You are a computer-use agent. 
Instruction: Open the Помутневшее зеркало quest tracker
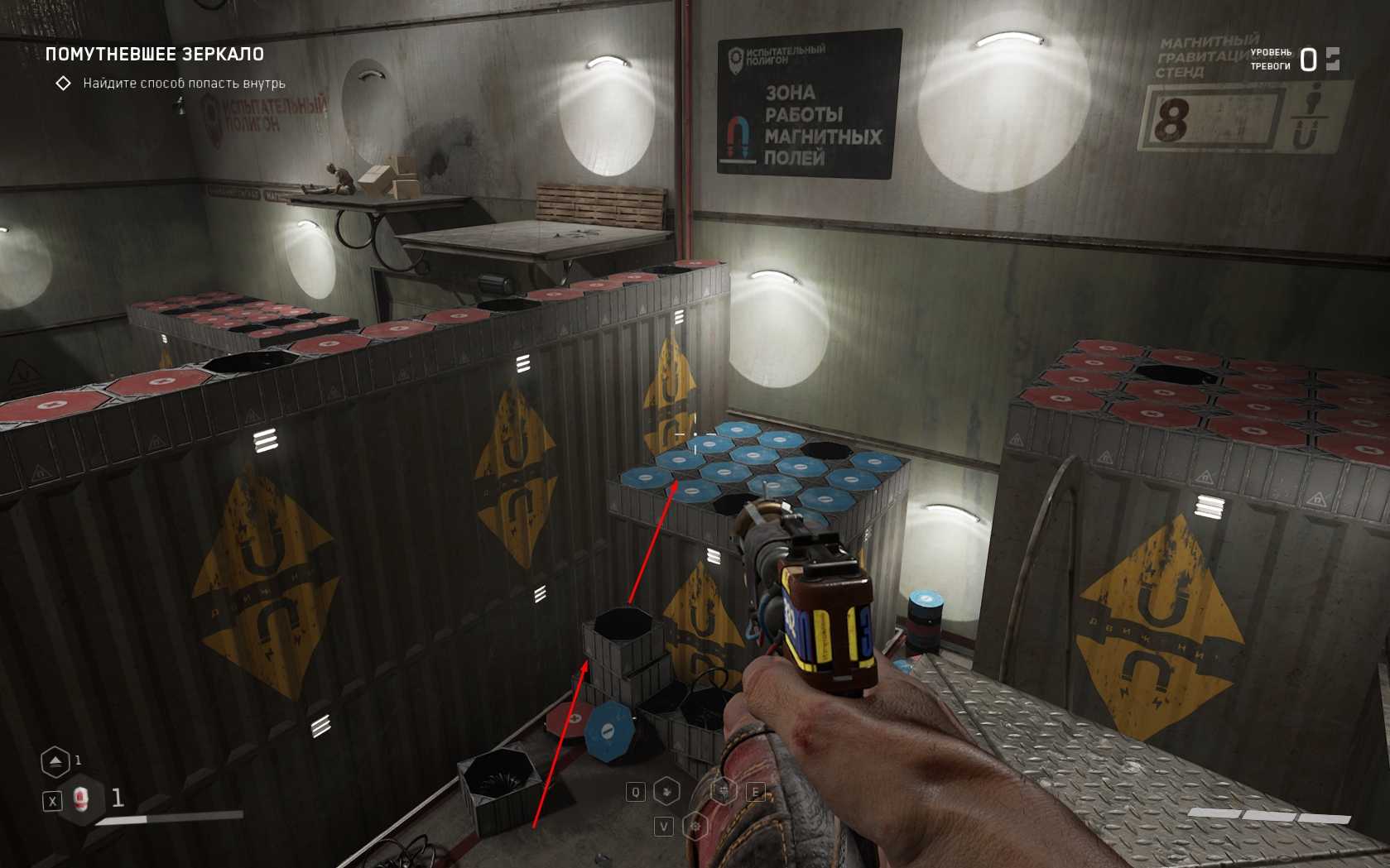coord(155,55)
